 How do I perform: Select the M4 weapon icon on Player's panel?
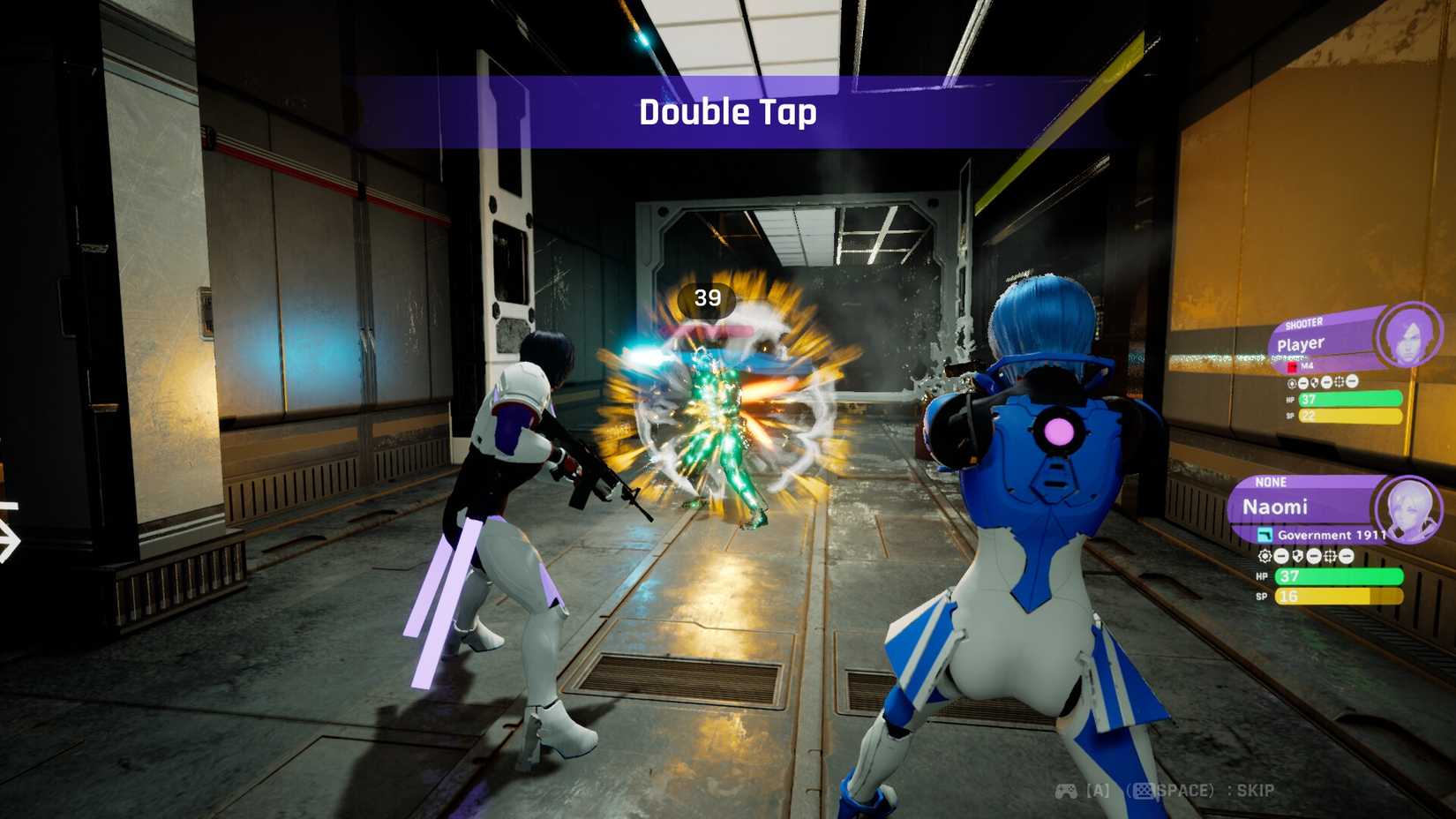coord(1294,367)
